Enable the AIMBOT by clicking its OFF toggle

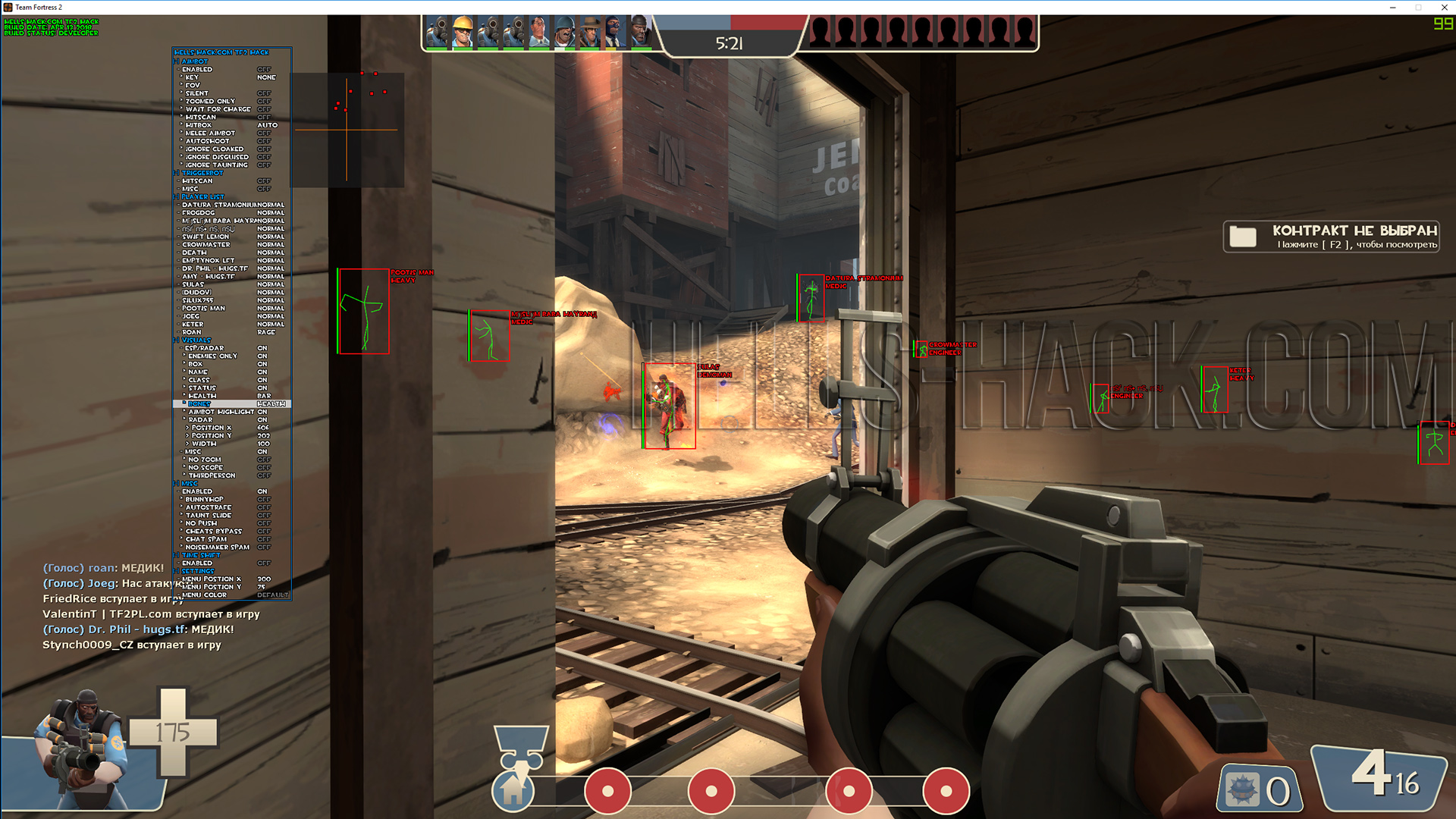pyautogui.click(x=264, y=68)
